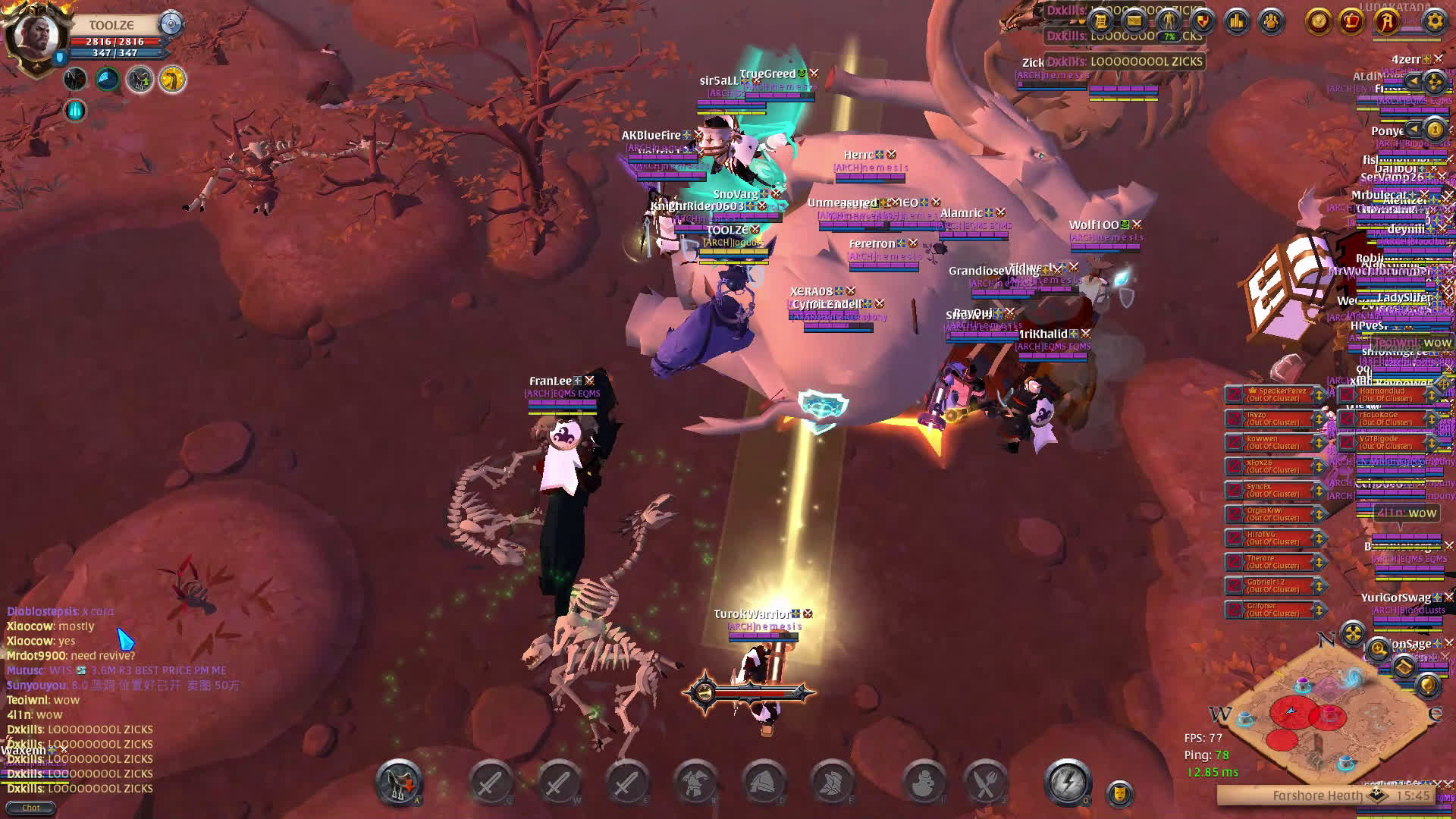Viewport: 1456px width, 819px height.
Task: Use the food fork and knife slot
Action: click(x=985, y=782)
